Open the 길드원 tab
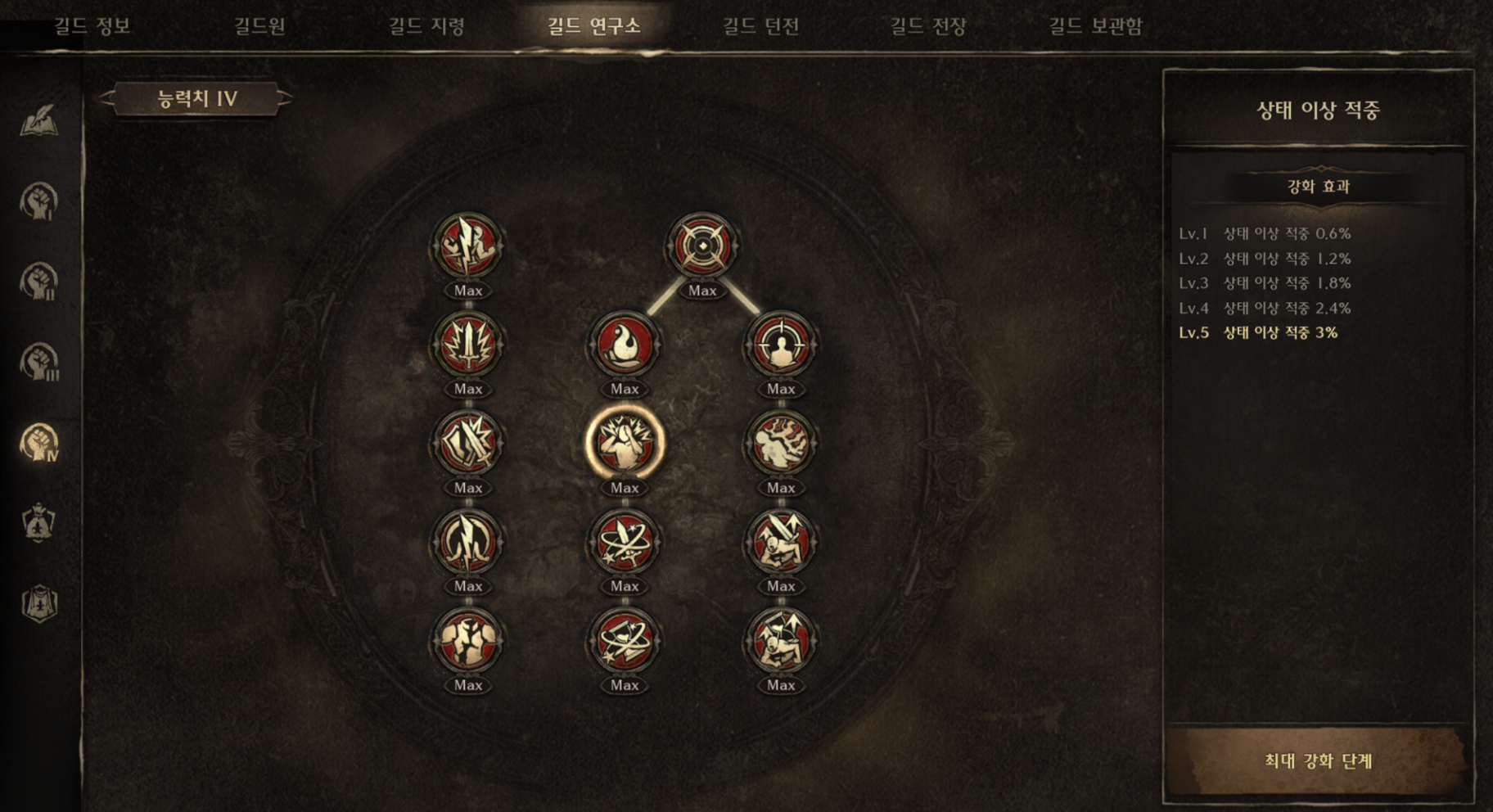The height and width of the screenshot is (812, 1493). pyautogui.click(x=259, y=26)
